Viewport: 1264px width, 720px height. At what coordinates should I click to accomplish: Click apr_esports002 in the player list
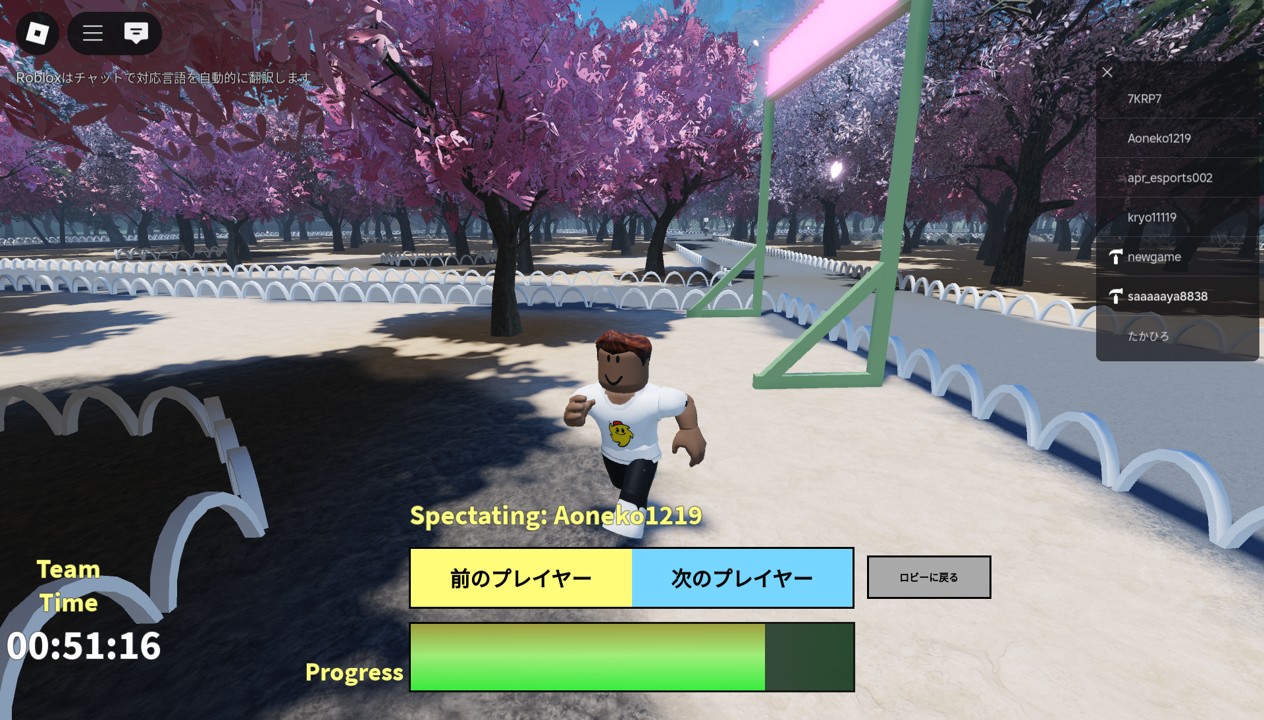click(1169, 178)
